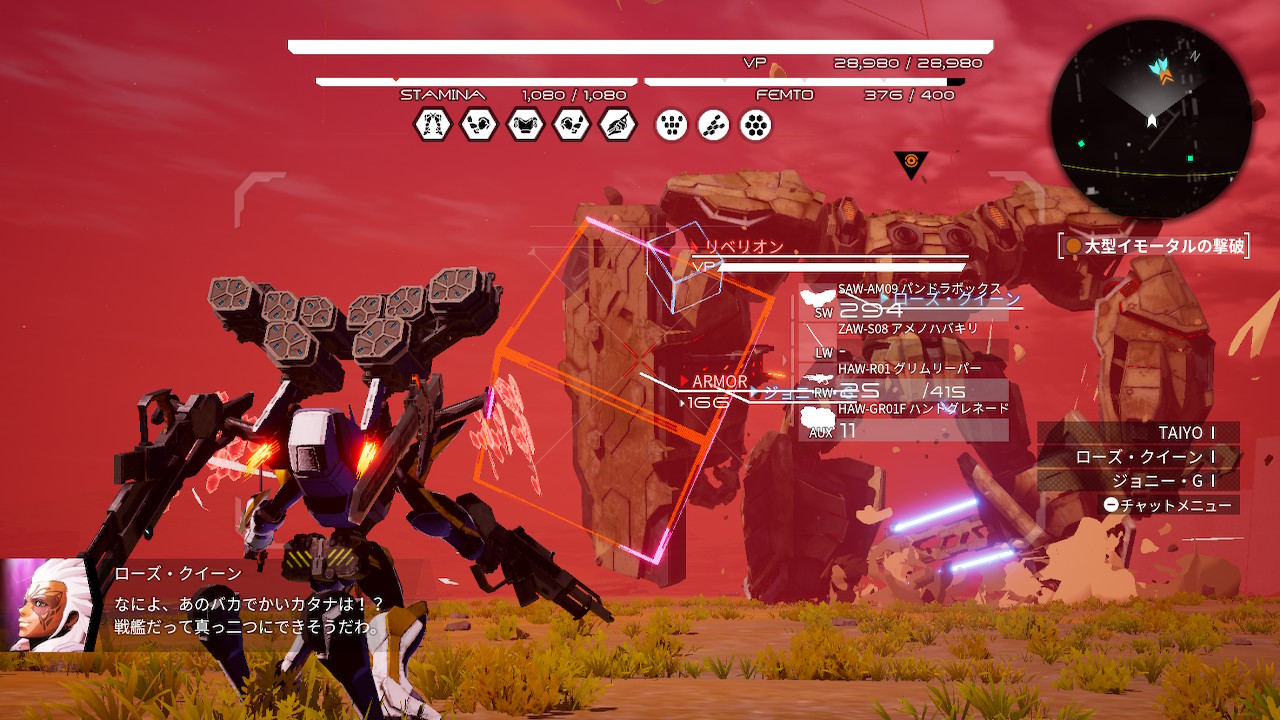Click the arsenal legs hexagon icon
This screenshot has height=720, width=1280.
[x=432, y=125]
